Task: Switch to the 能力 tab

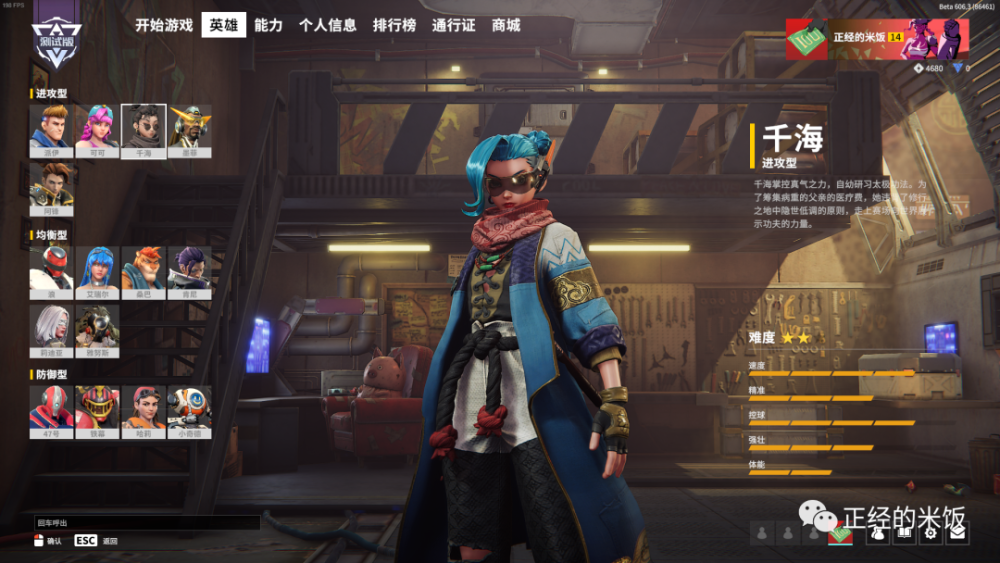Action: point(268,25)
